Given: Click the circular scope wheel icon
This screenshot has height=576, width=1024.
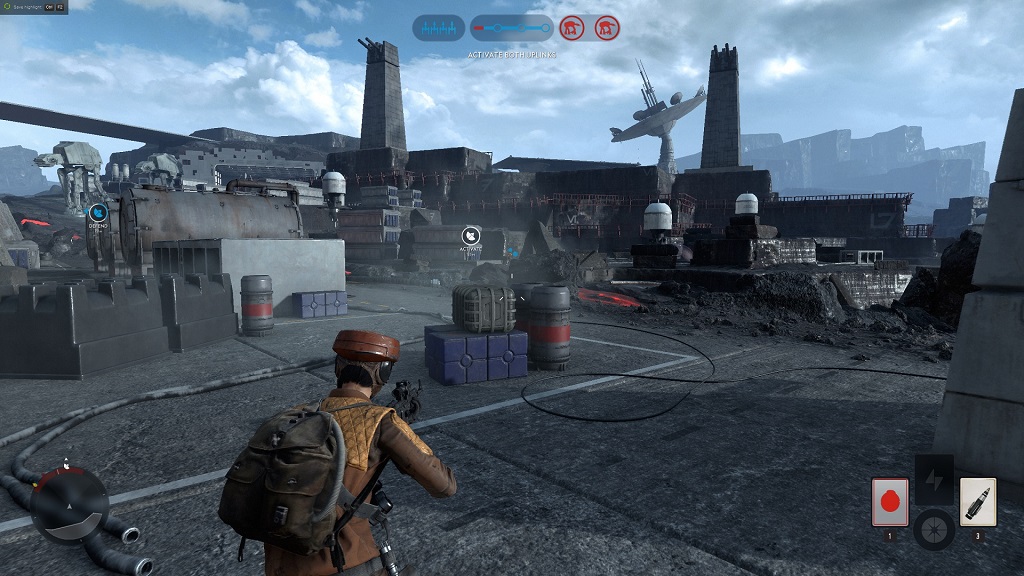Looking at the screenshot, I should (934, 528).
